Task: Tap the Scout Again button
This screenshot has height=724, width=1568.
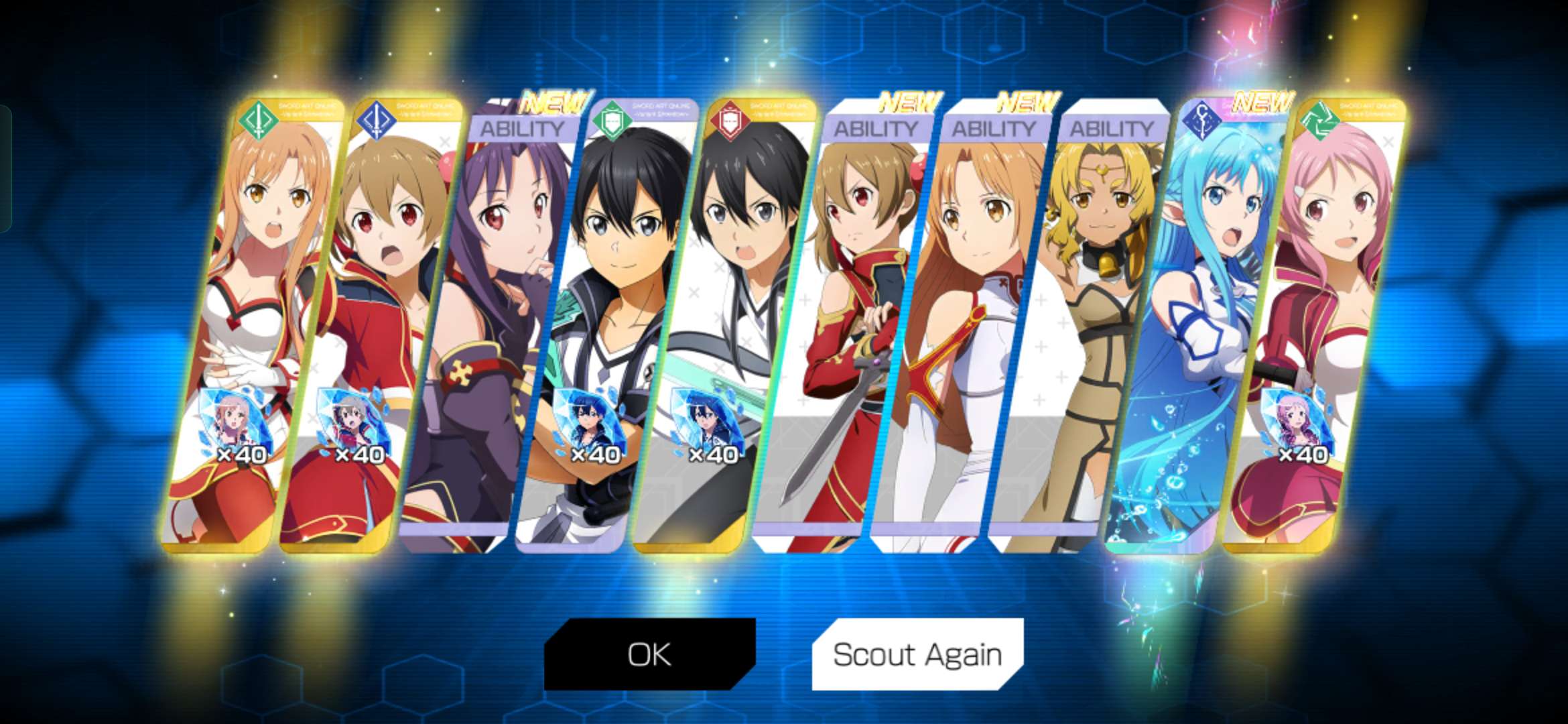Action: (x=917, y=654)
